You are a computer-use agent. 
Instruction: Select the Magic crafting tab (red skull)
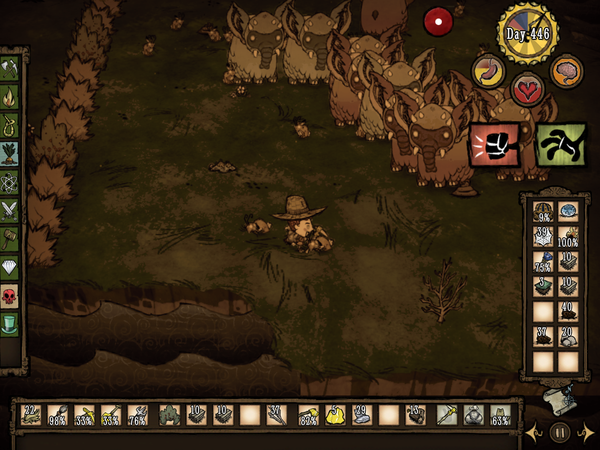coord(11,297)
